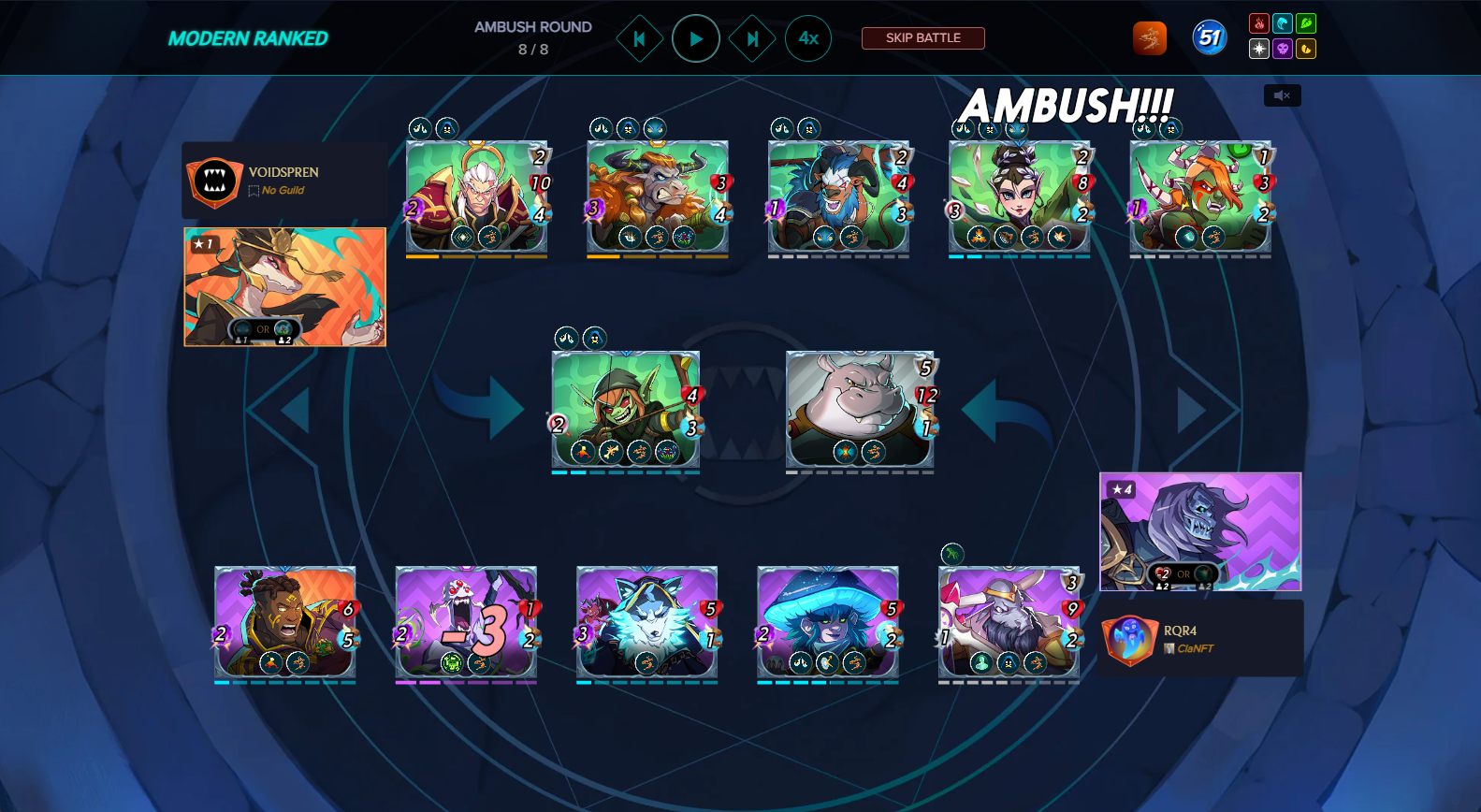
Task: Play the battle animation
Action: [696, 39]
